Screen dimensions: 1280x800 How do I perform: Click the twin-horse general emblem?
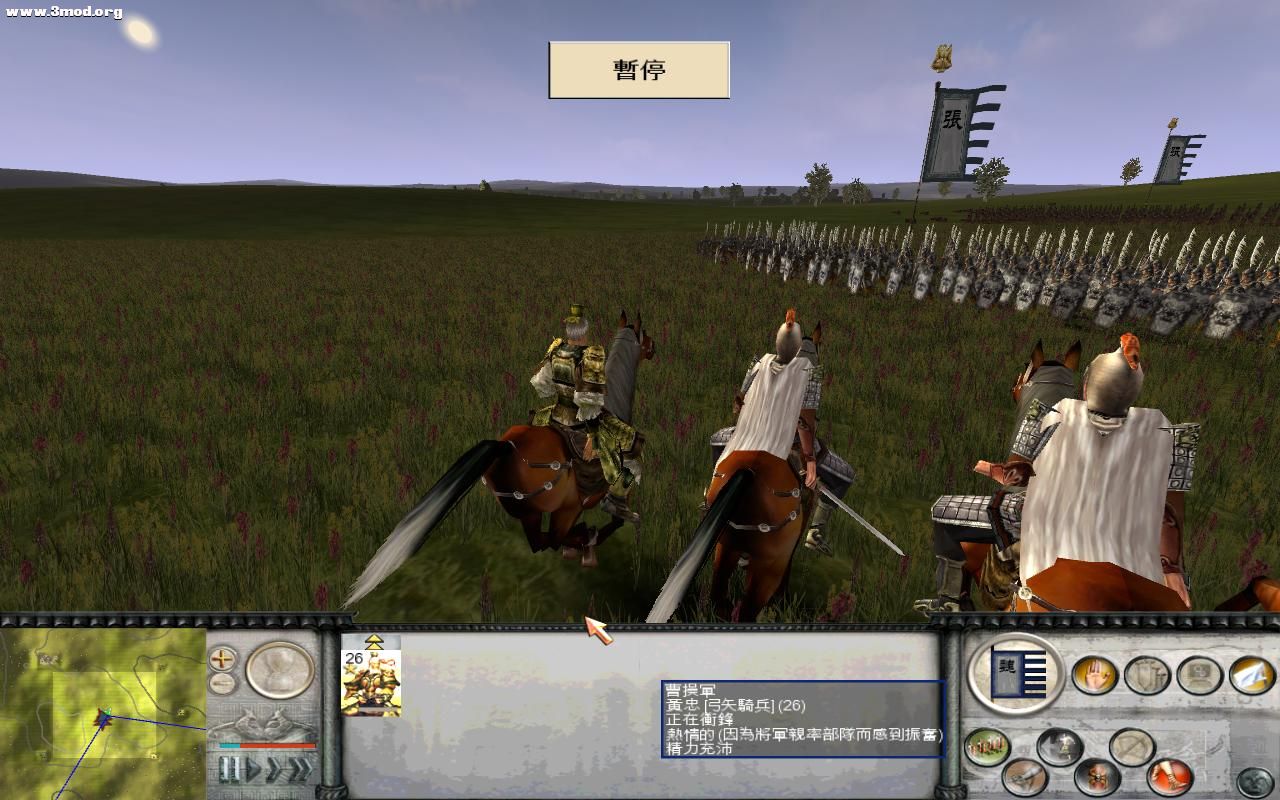tap(264, 721)
